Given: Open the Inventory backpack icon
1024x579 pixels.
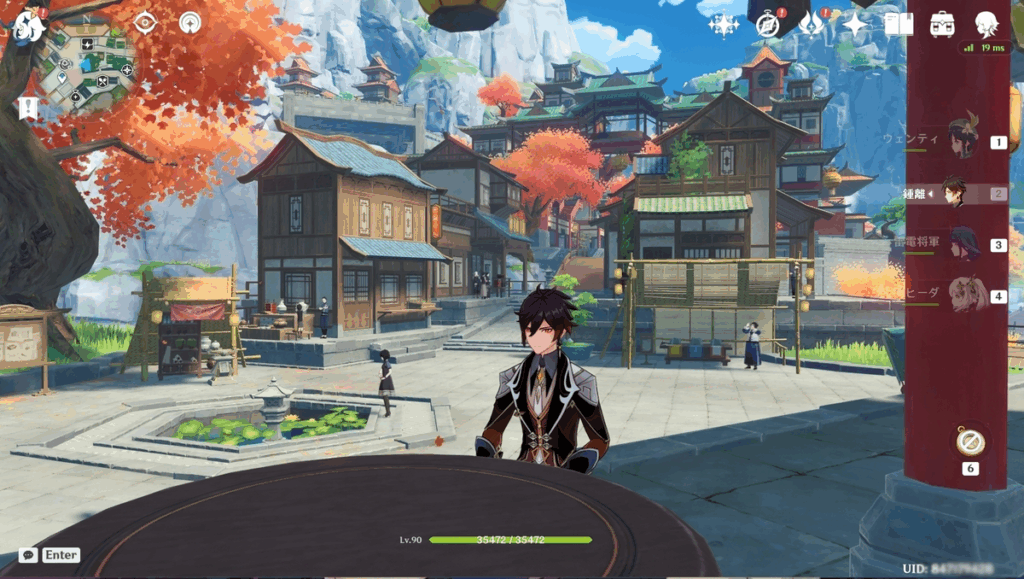Looking at the screenshot, I should (942, 24).
